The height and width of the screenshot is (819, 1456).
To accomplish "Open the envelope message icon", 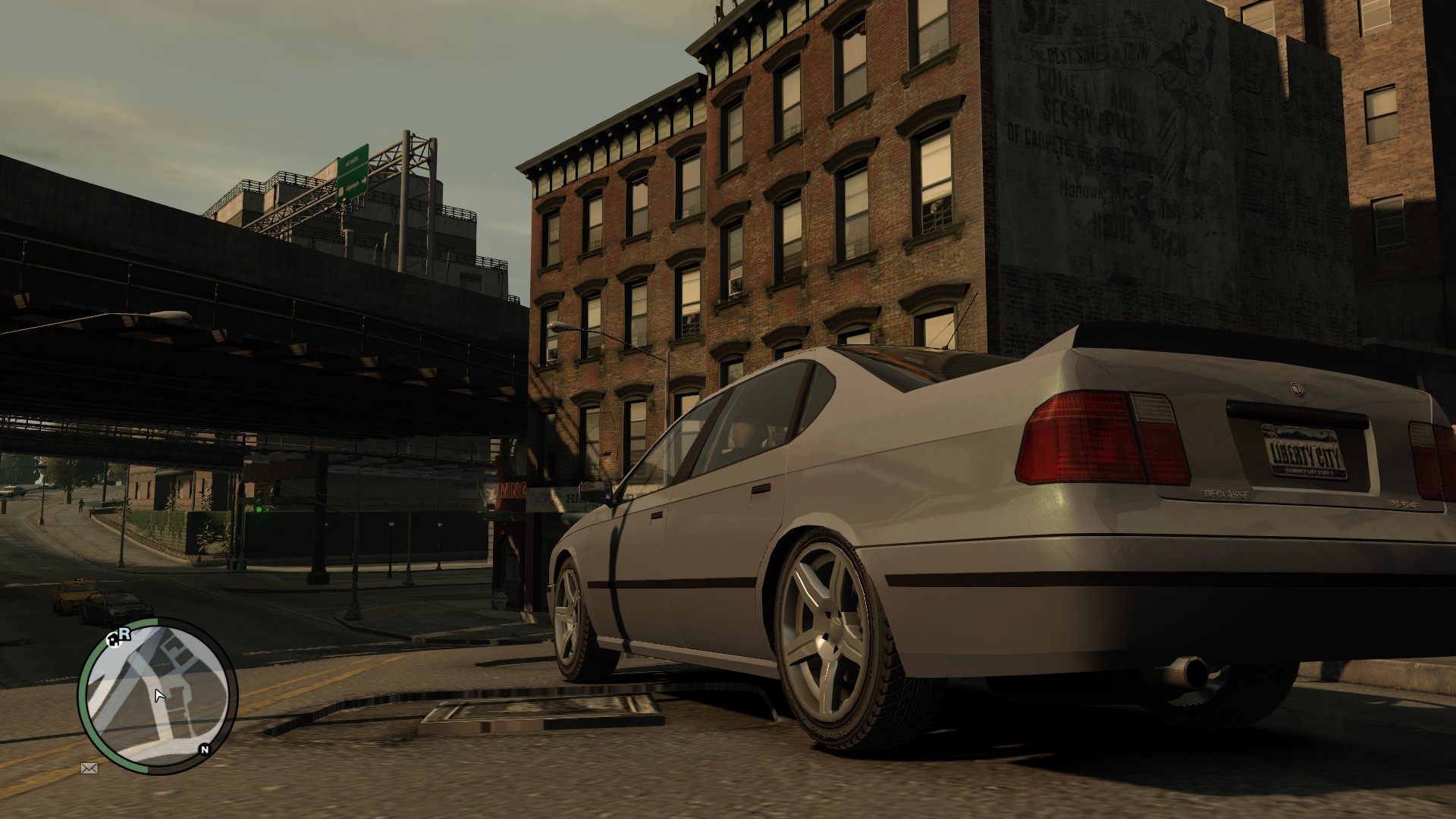I will [89, 769].
